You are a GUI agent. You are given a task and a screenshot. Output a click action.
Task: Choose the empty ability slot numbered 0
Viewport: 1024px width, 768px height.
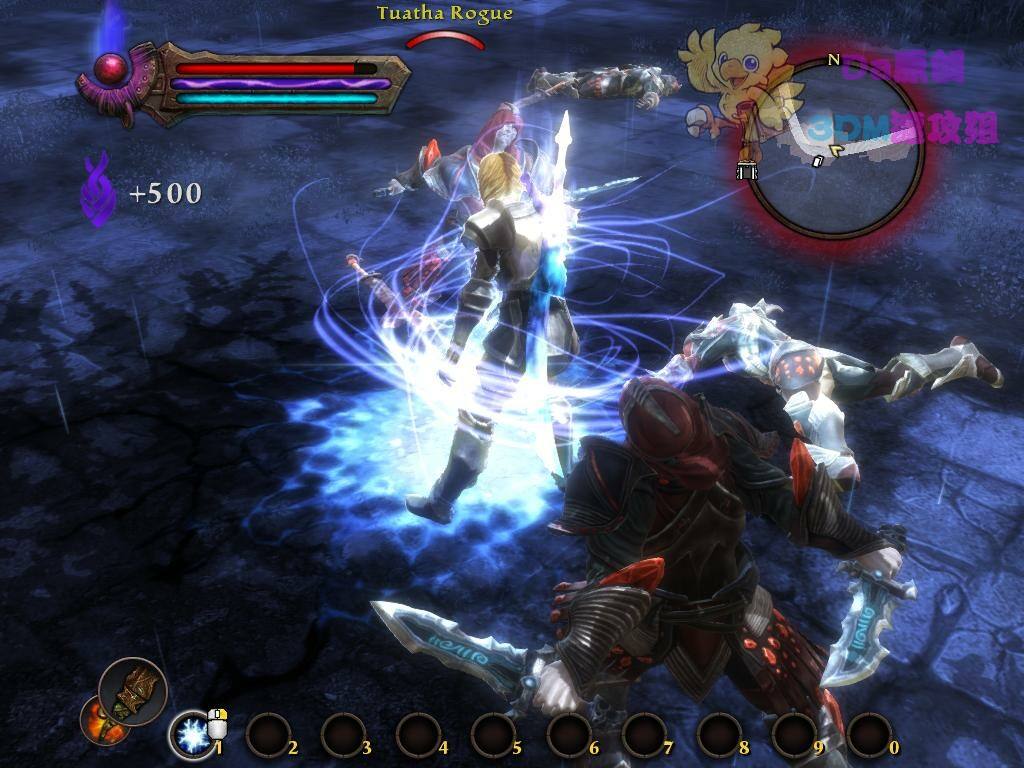[x=869, y=735]
